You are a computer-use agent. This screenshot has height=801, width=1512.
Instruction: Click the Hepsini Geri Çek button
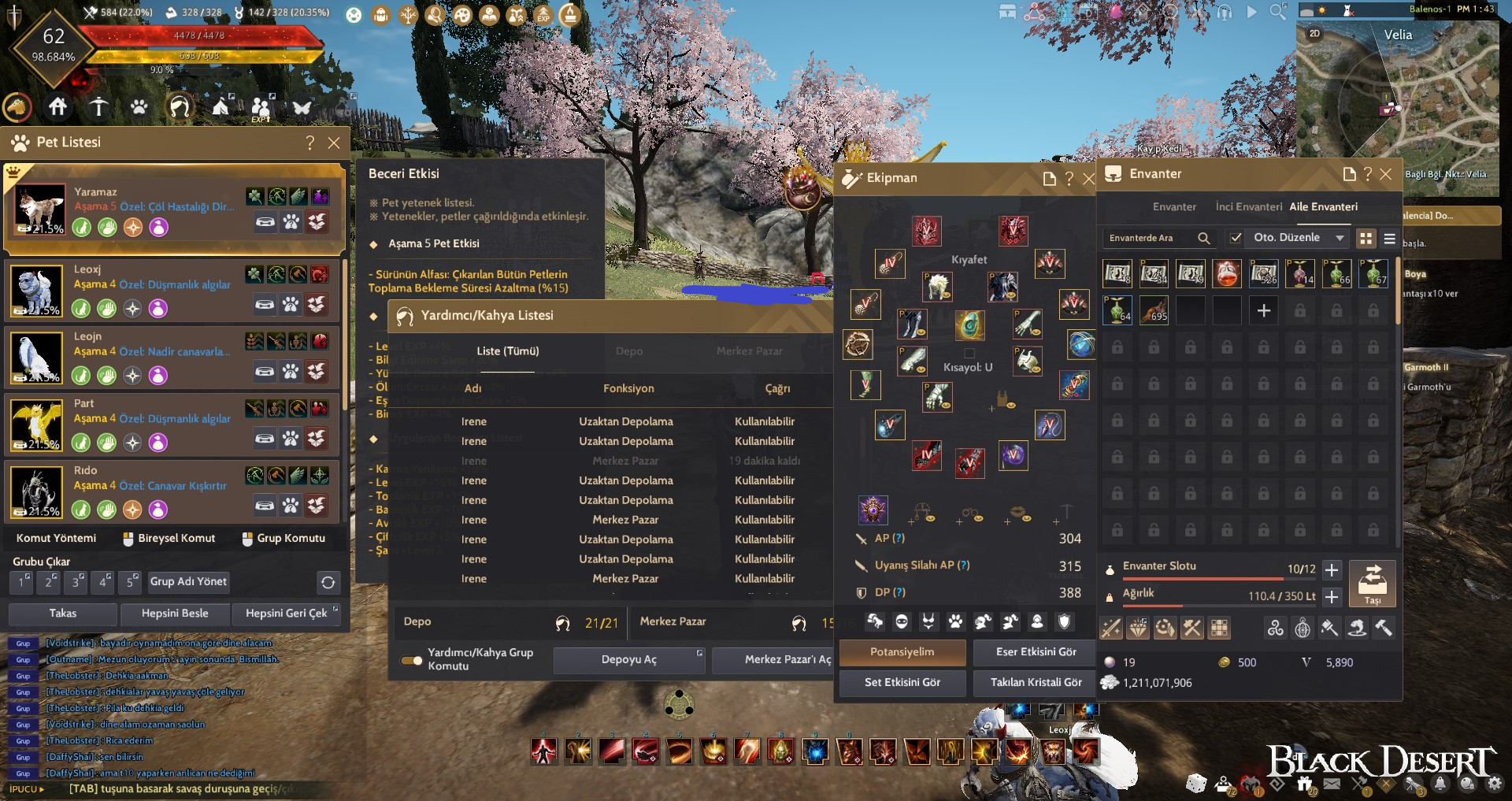[x=286, y=614]
